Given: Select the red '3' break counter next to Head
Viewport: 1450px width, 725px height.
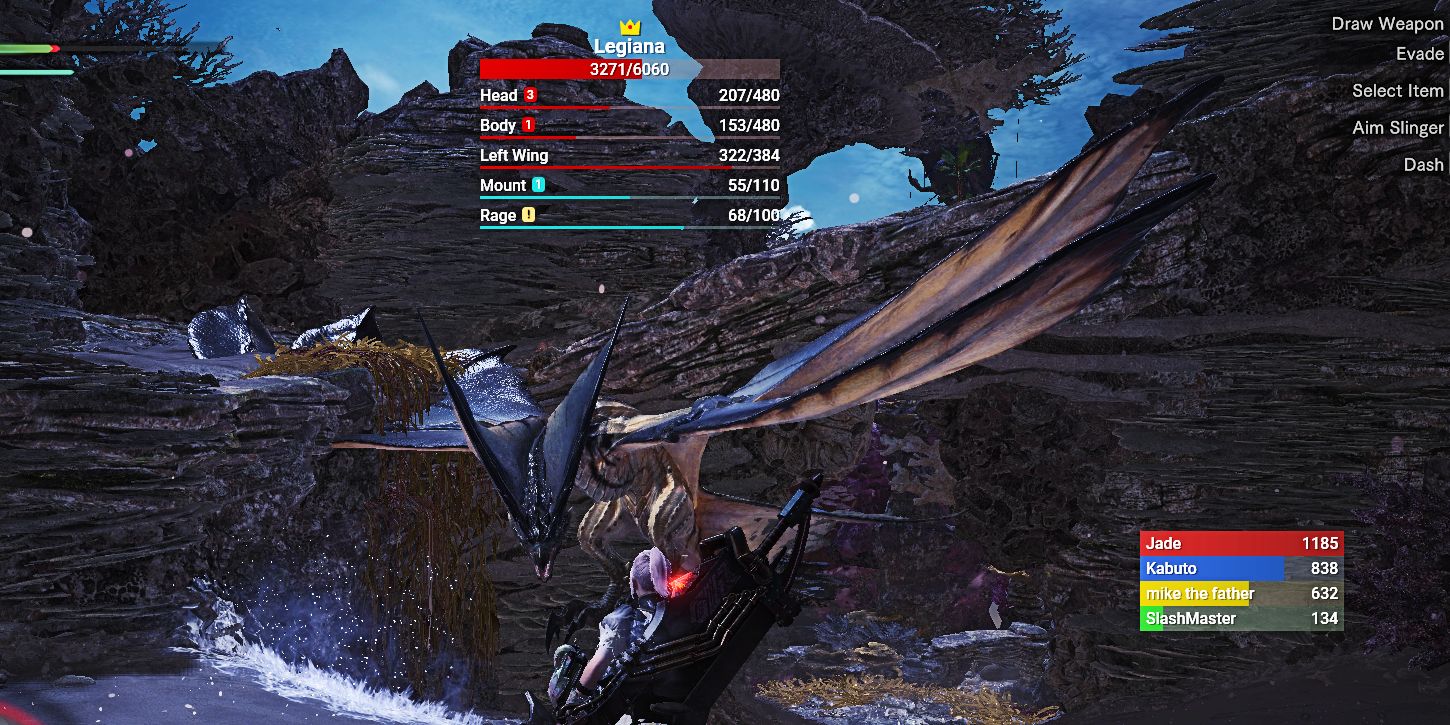Looking at the screenshot, I should [x=530, y=95].
